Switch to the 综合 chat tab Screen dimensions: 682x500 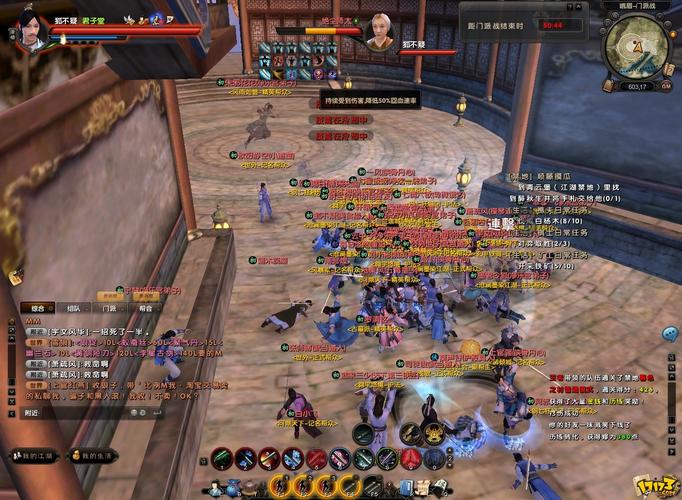coord(38,308)
